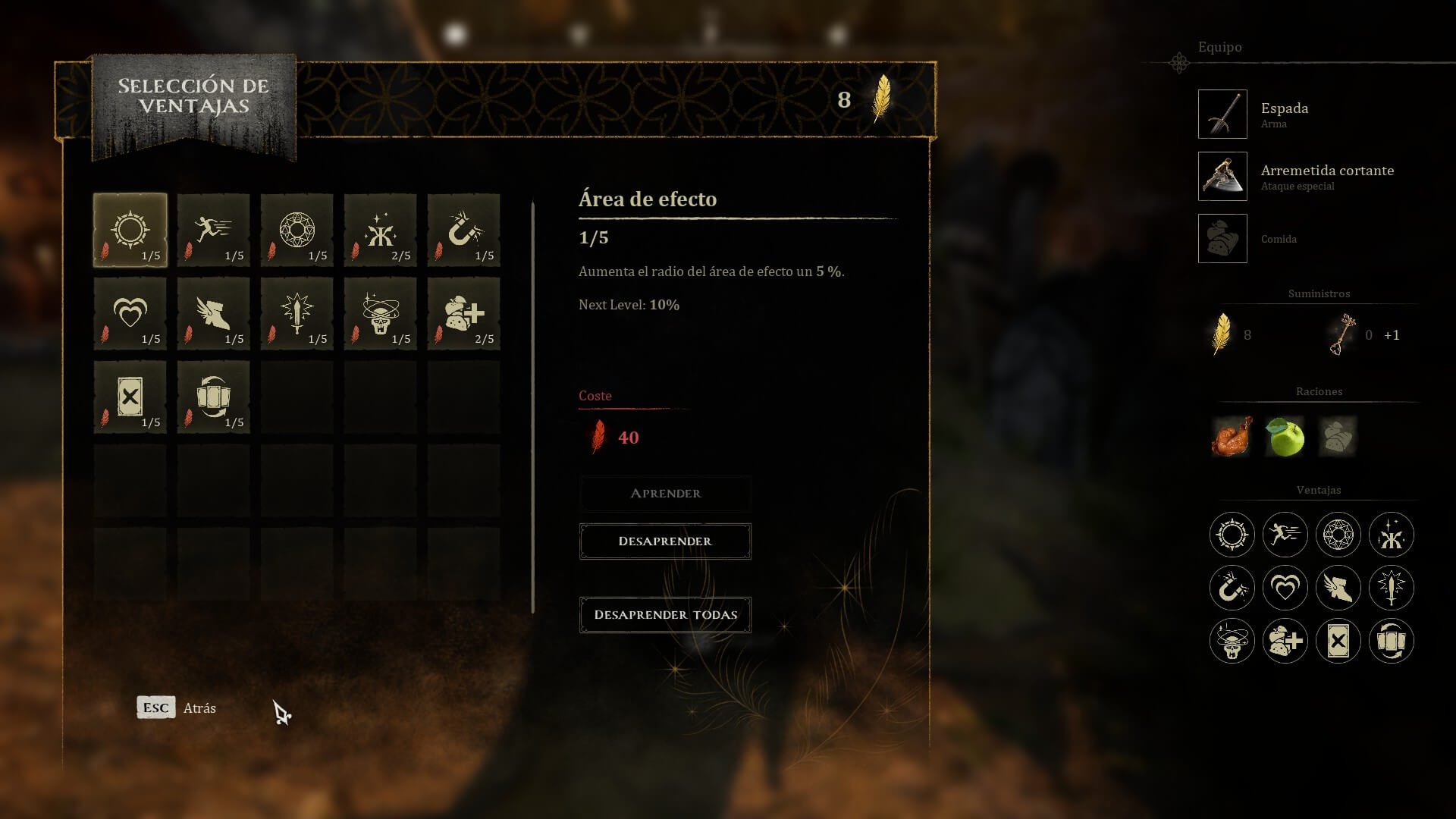This screenshot has height=819, width=1456.
Task: Click the Desaprender button
Action: point(665,541)
